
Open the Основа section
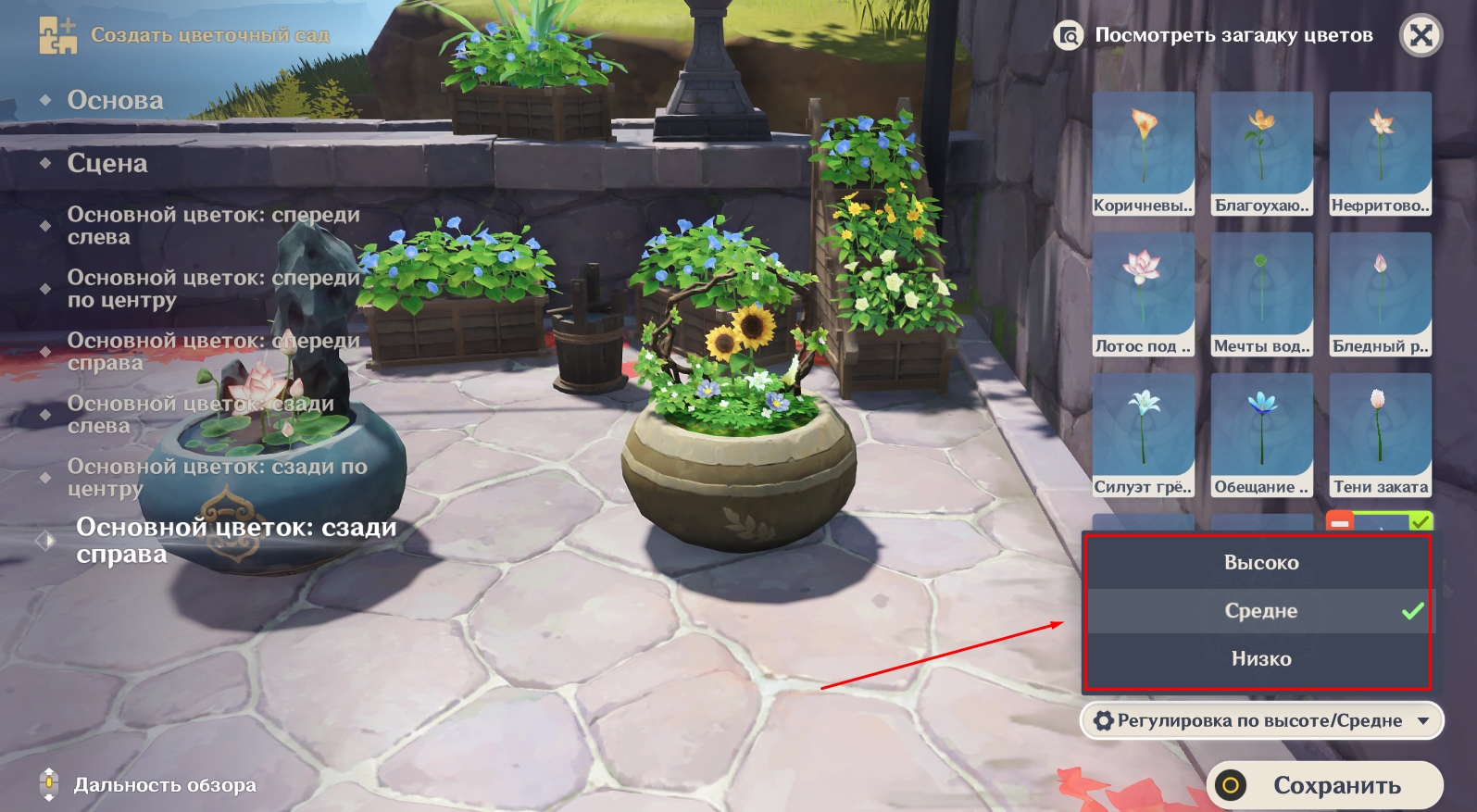115,100
